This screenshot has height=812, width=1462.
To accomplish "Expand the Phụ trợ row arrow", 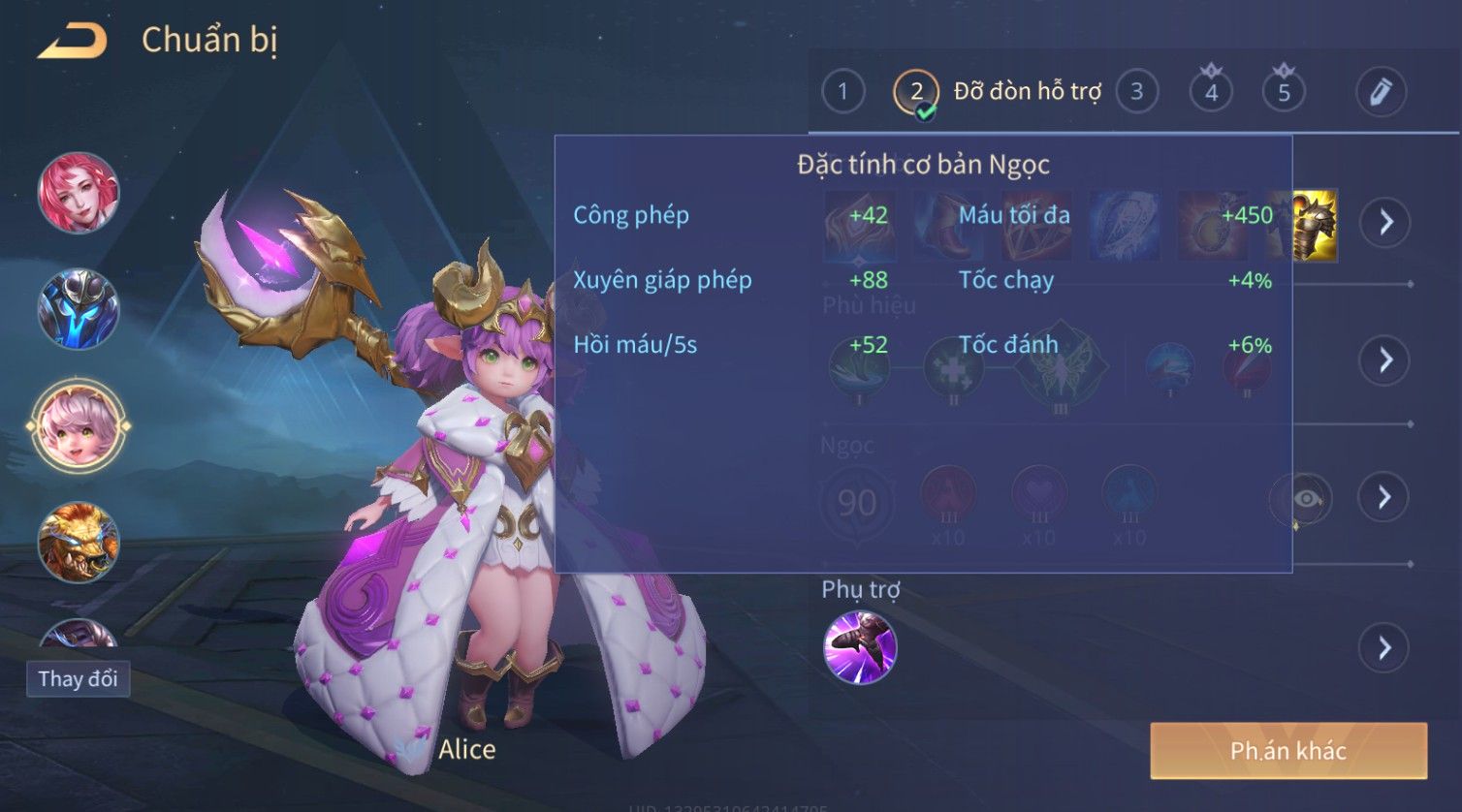I will (x=1385, y=647).
